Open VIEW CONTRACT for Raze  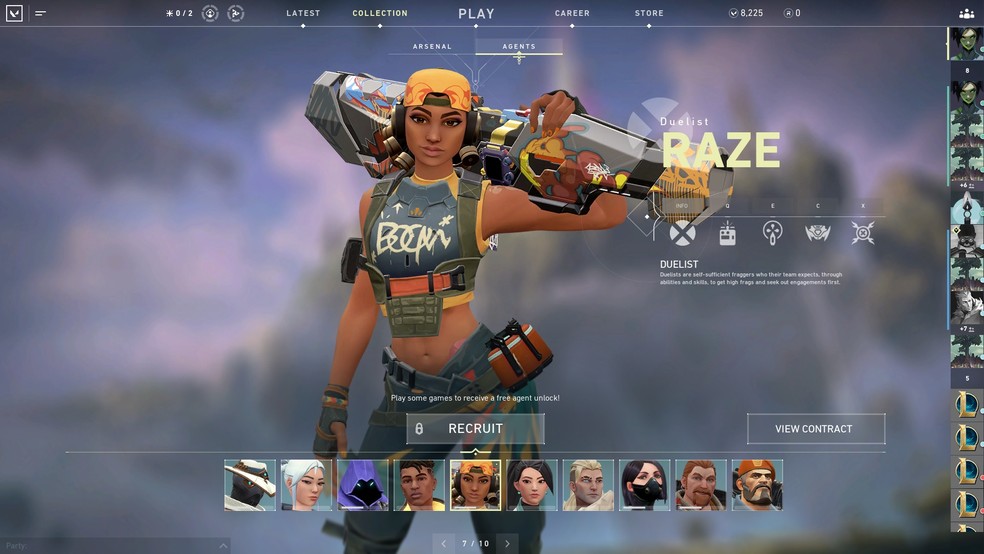tap(815, 429)
